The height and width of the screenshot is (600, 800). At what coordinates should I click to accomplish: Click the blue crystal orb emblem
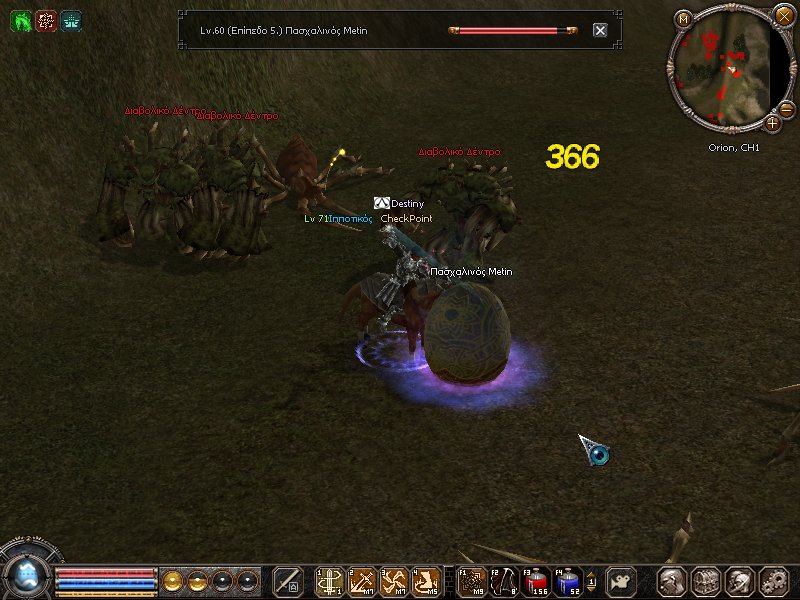pos(25,573)
